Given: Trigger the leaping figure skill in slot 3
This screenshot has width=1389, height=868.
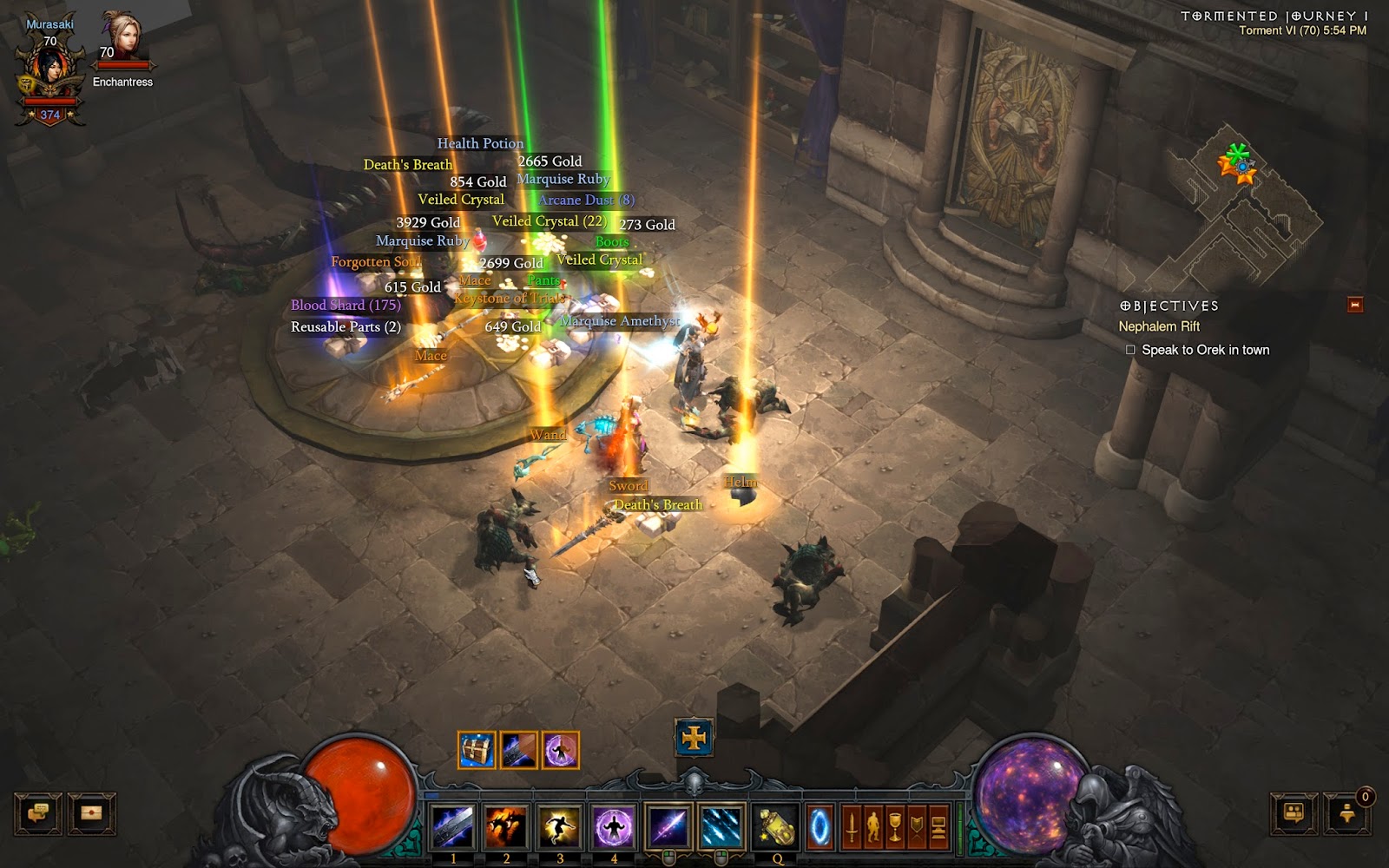Looking at the screenshot, I should pos(560,825).
